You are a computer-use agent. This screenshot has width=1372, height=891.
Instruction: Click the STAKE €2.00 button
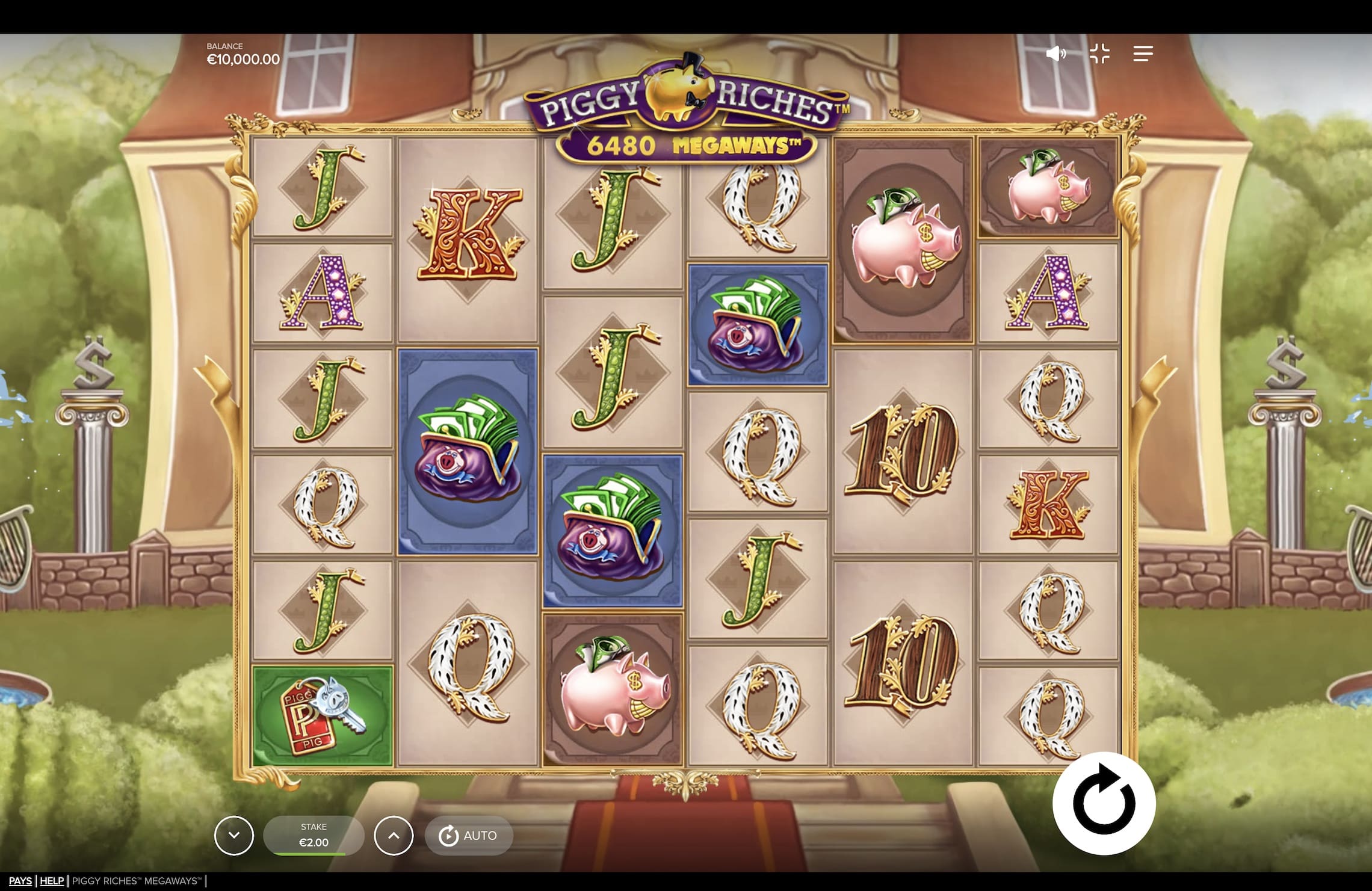(x=314, y=833)
